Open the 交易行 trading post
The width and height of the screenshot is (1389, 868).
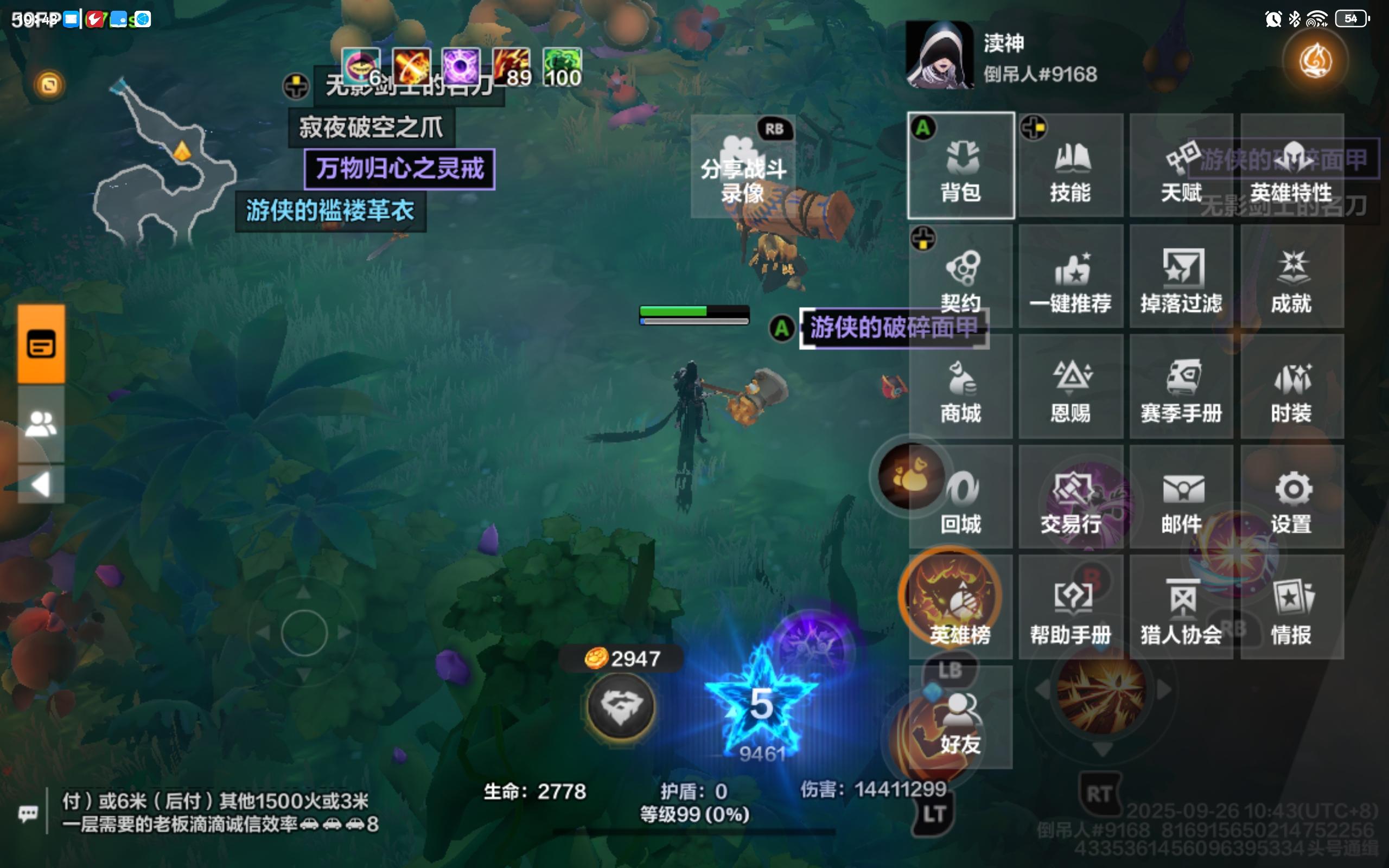point(1071,497)
